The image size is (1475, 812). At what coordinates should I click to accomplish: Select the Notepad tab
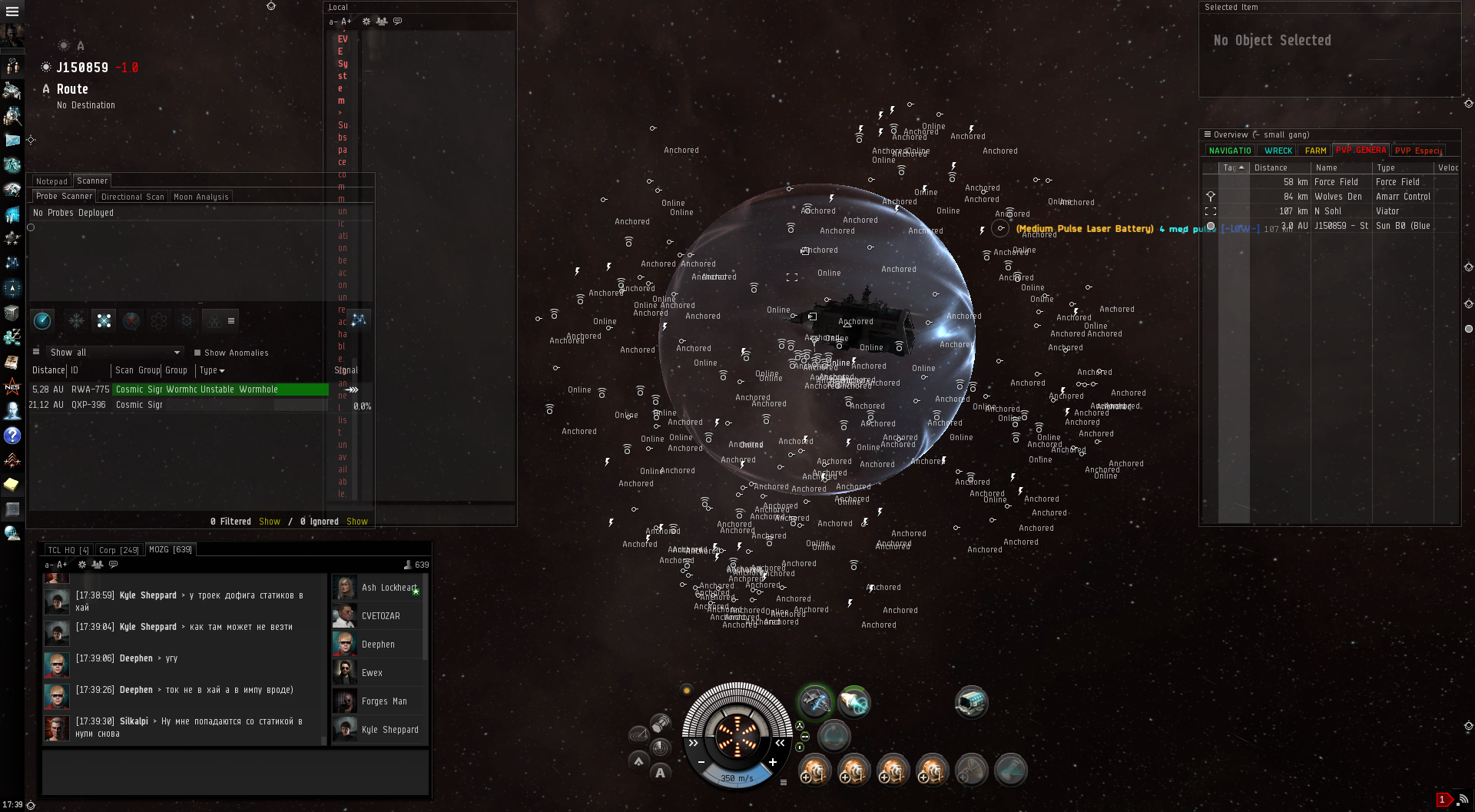[51, 181]
